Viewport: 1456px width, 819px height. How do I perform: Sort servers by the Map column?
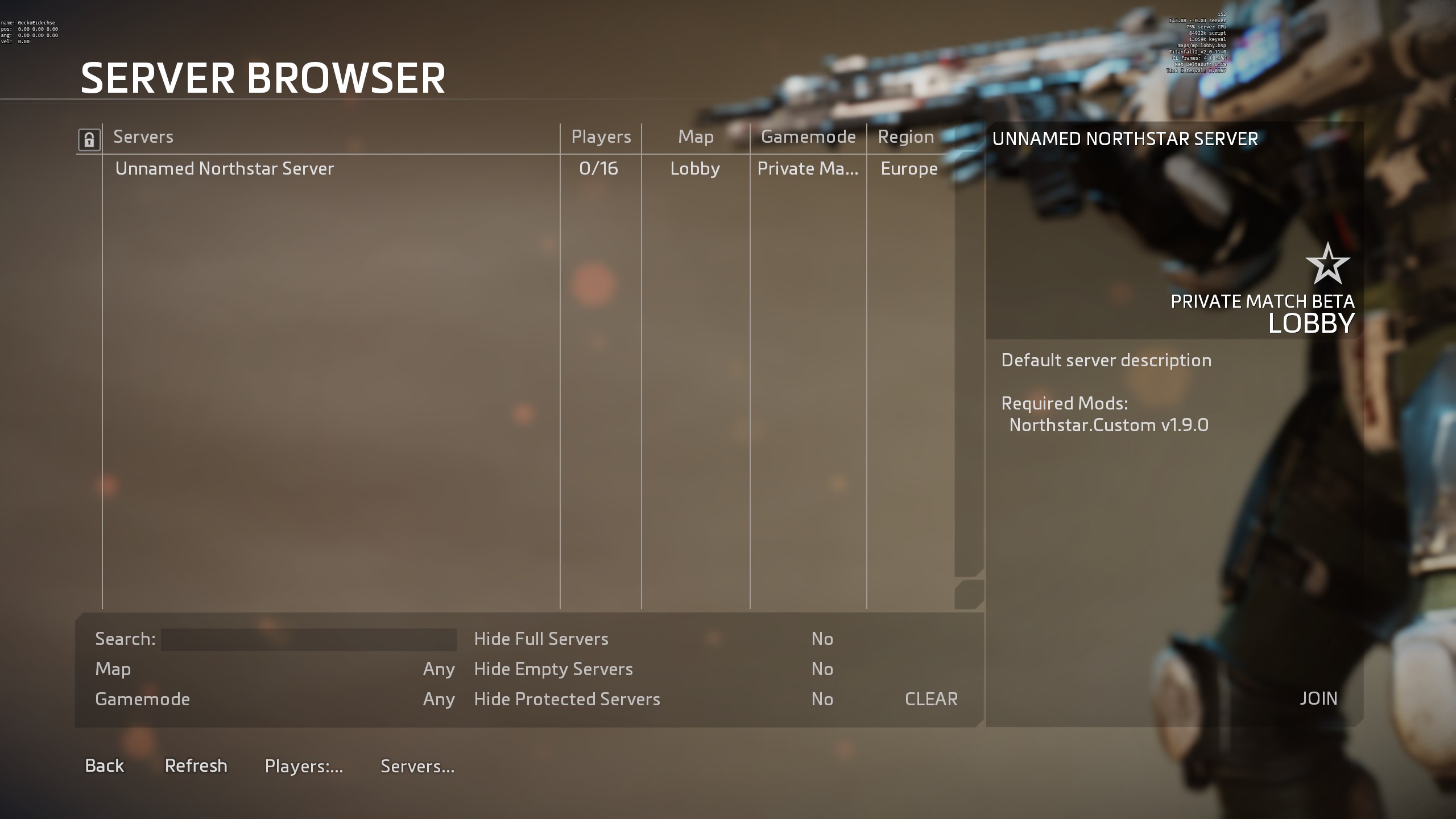click(x=696, y=136)
